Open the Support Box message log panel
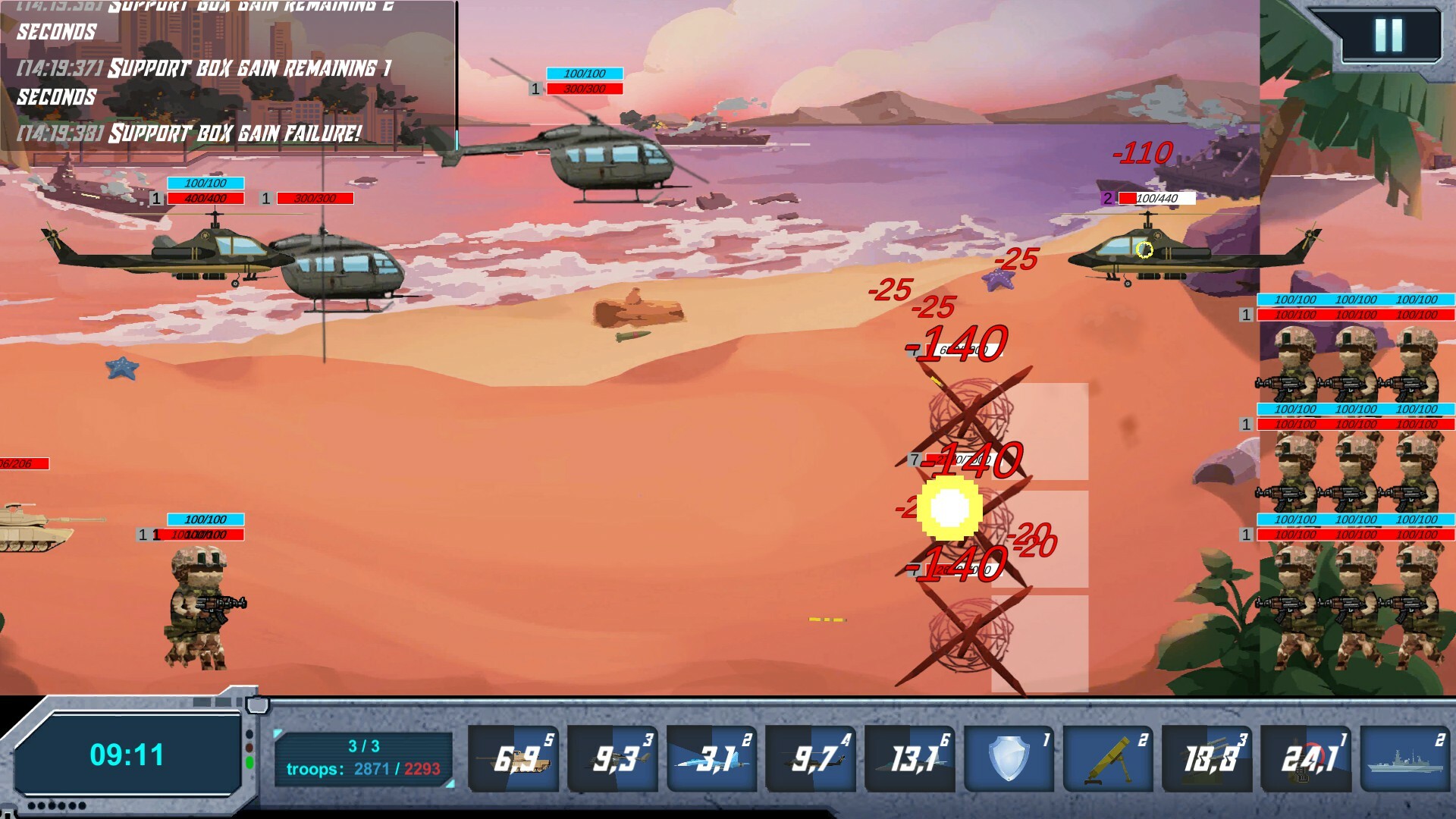This screenshot has width=1456, height=819. click(x=227, y=76)
